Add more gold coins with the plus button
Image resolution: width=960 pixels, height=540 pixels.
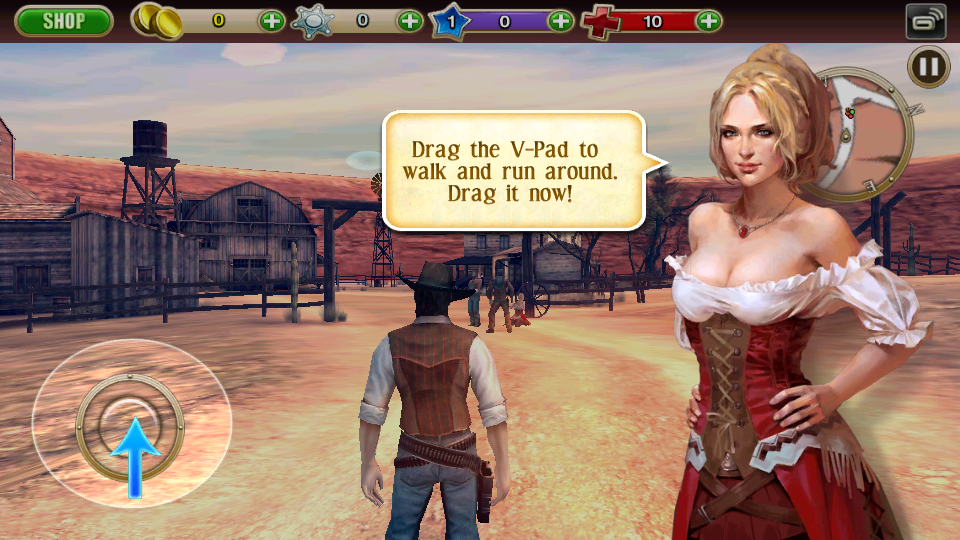point(271,20)
